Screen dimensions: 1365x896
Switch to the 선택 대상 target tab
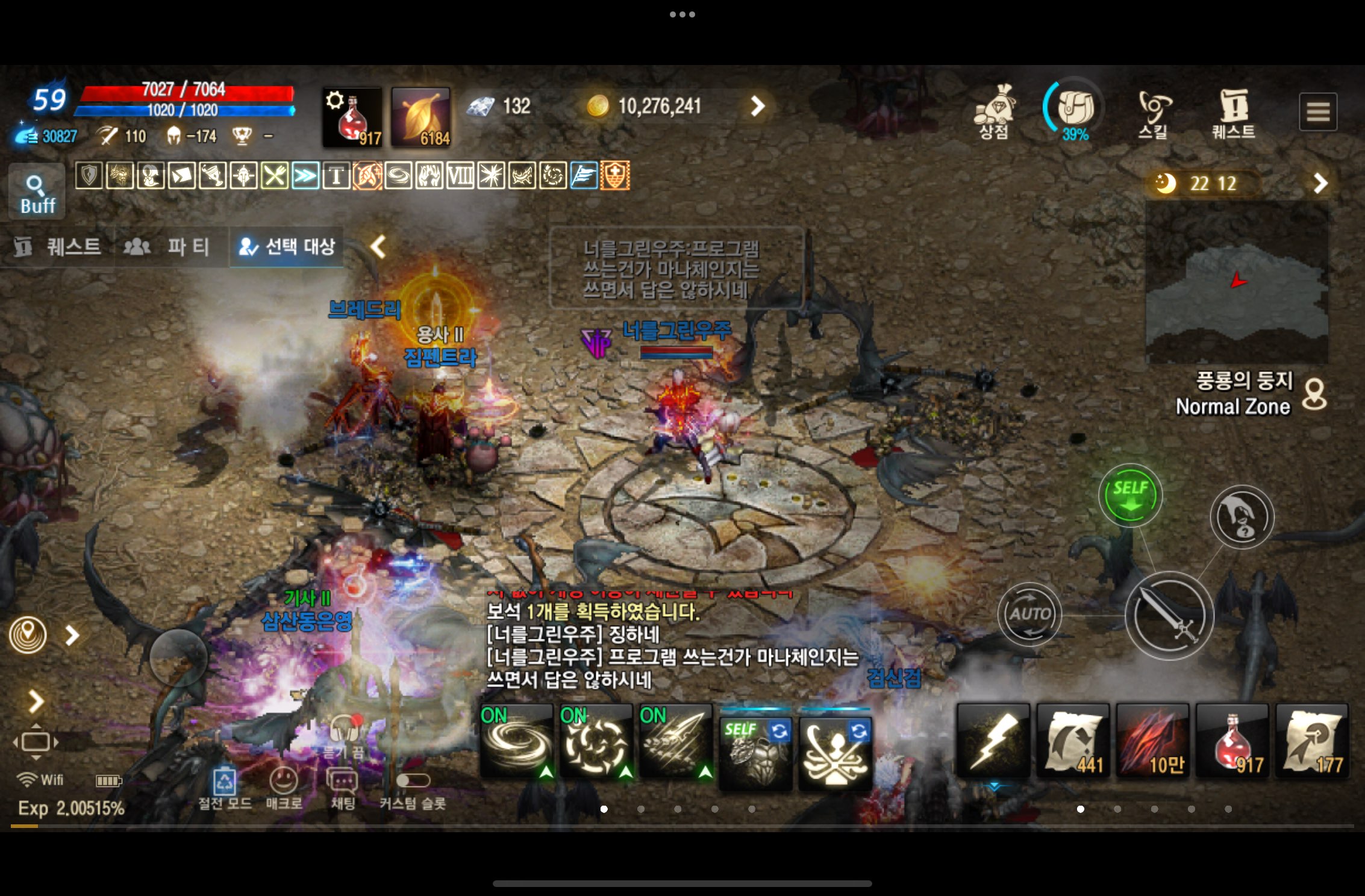click(x=287, y=246)
